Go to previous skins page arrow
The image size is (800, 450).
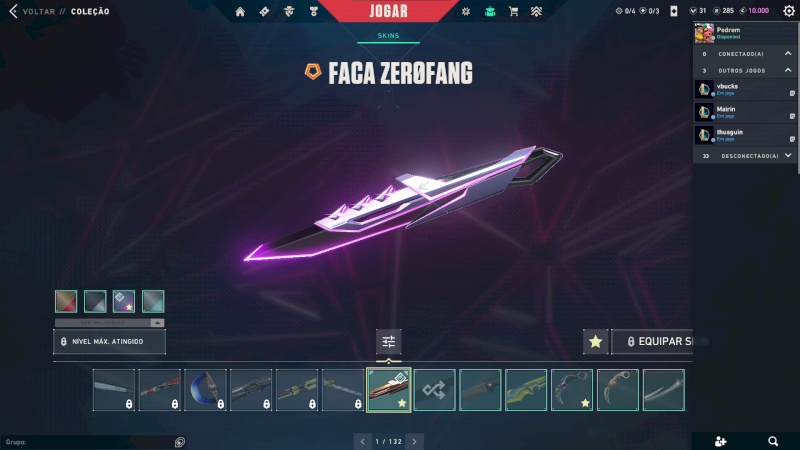click(x=362, y=441)
